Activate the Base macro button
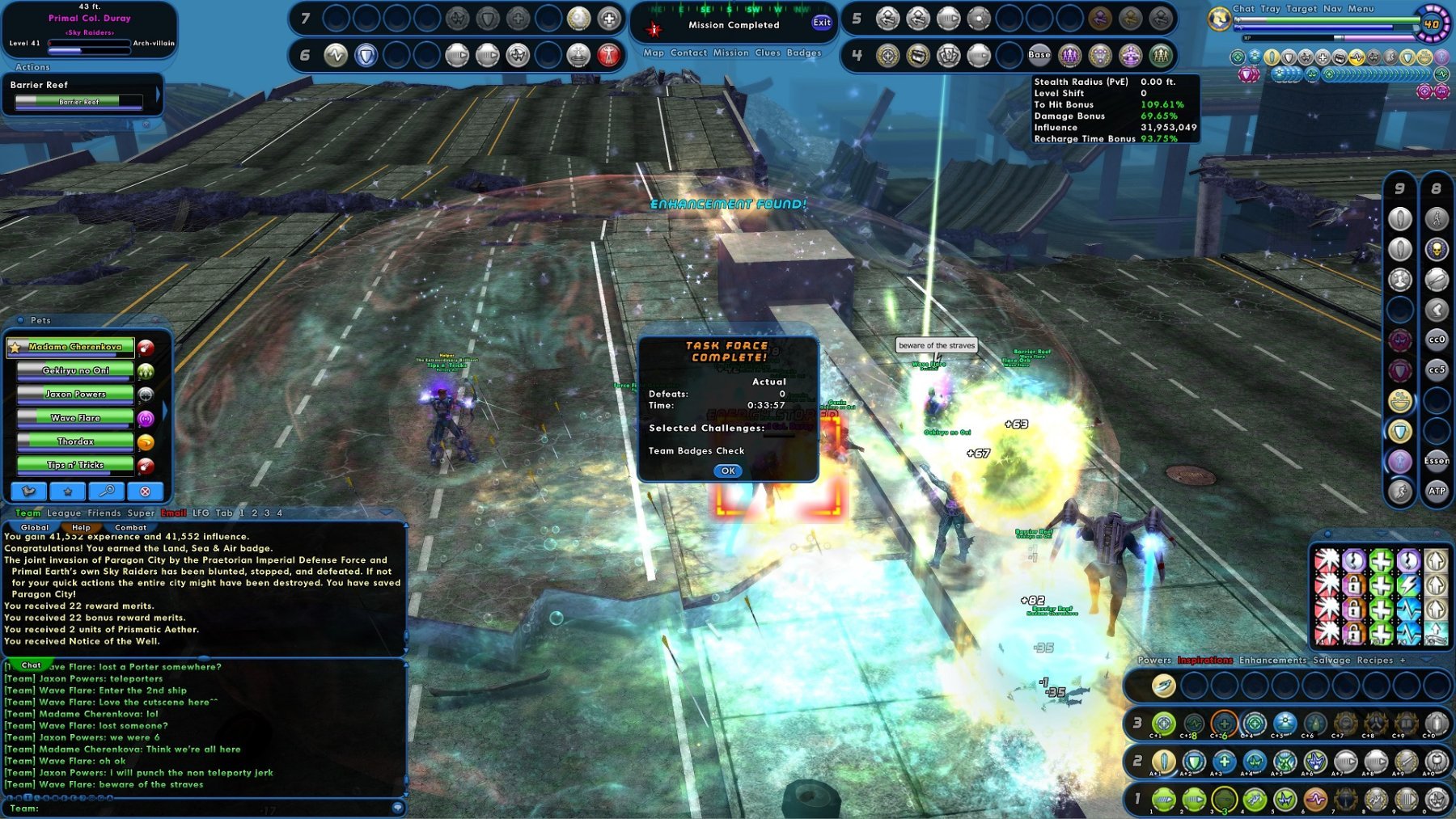 click(x=1039, y=56)
